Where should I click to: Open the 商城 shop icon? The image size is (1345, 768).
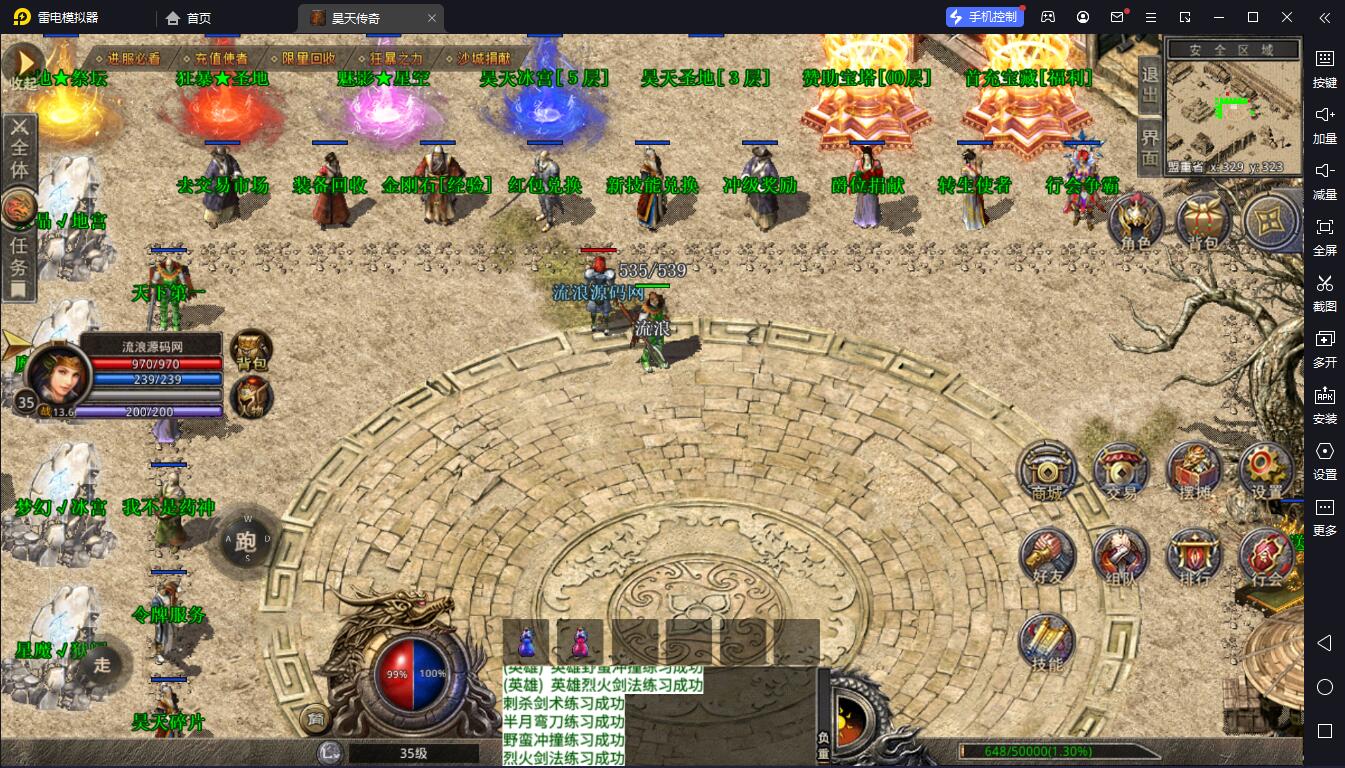(1047, 470)
